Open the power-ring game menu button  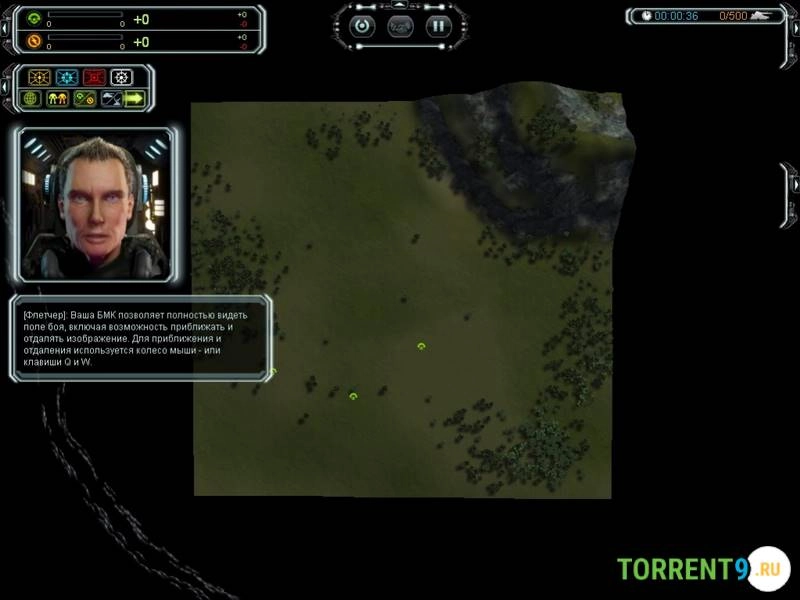click(x=362, y=26)
